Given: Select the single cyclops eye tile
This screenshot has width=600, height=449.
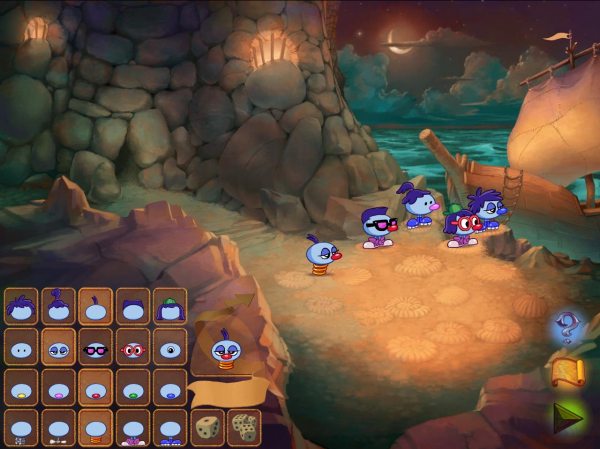Looking at the screenshot, I should point(170,347).
